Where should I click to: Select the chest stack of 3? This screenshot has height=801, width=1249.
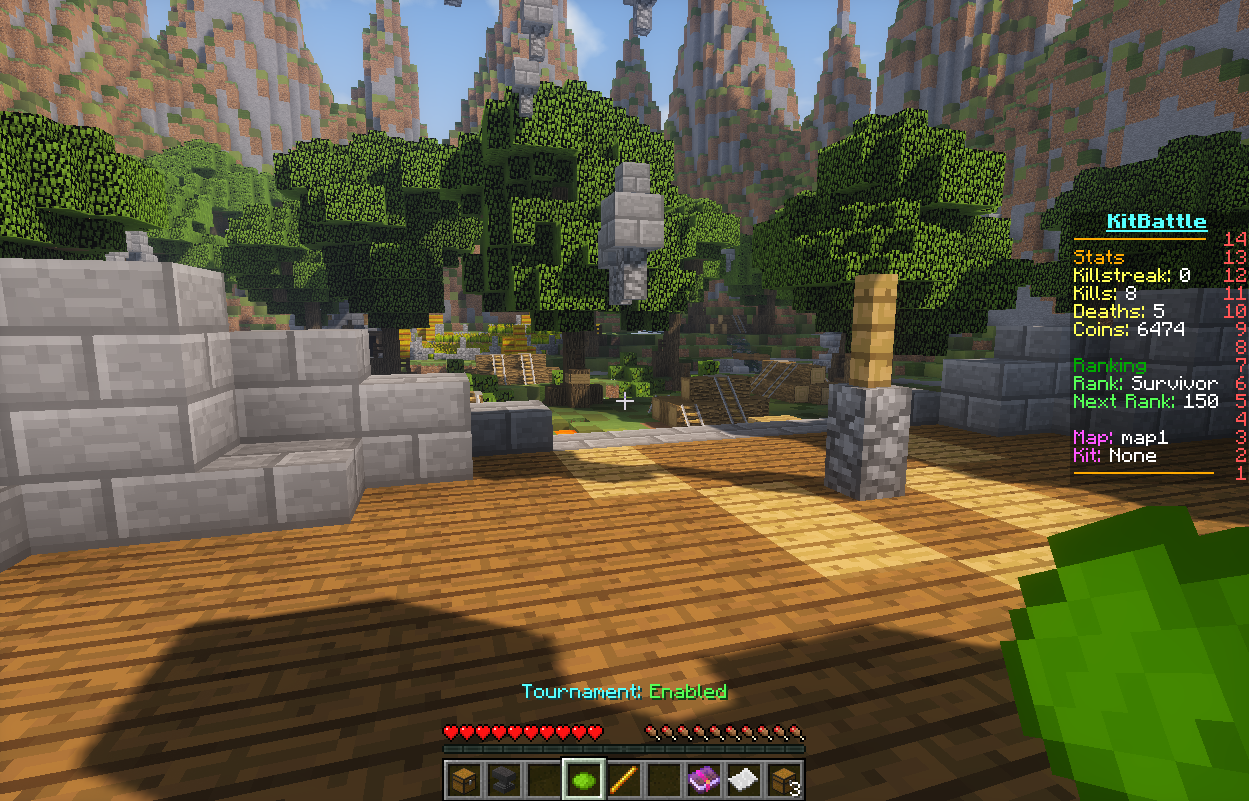(783, 779)
